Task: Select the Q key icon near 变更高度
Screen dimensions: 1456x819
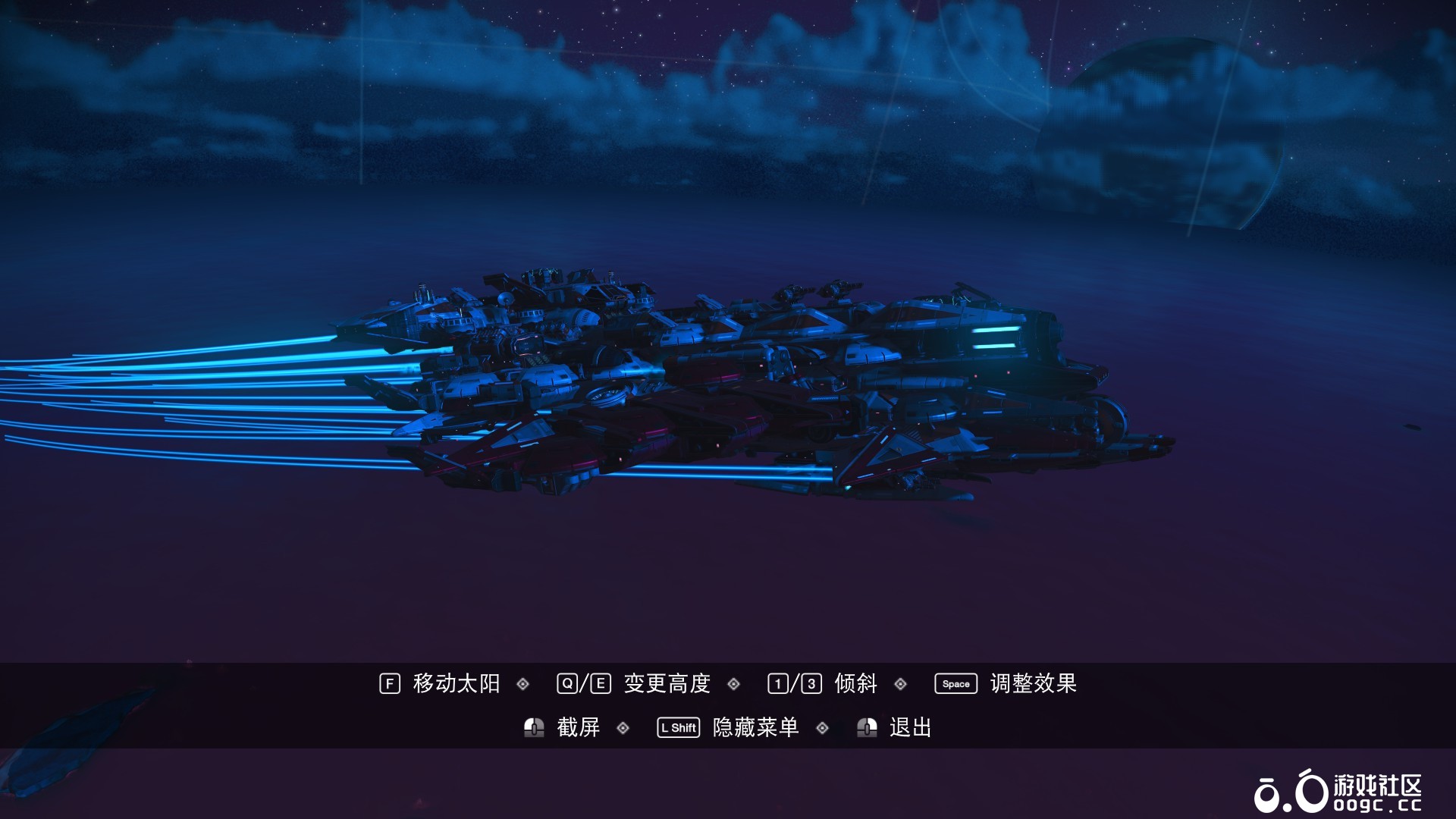Action: tap(566, 682)
